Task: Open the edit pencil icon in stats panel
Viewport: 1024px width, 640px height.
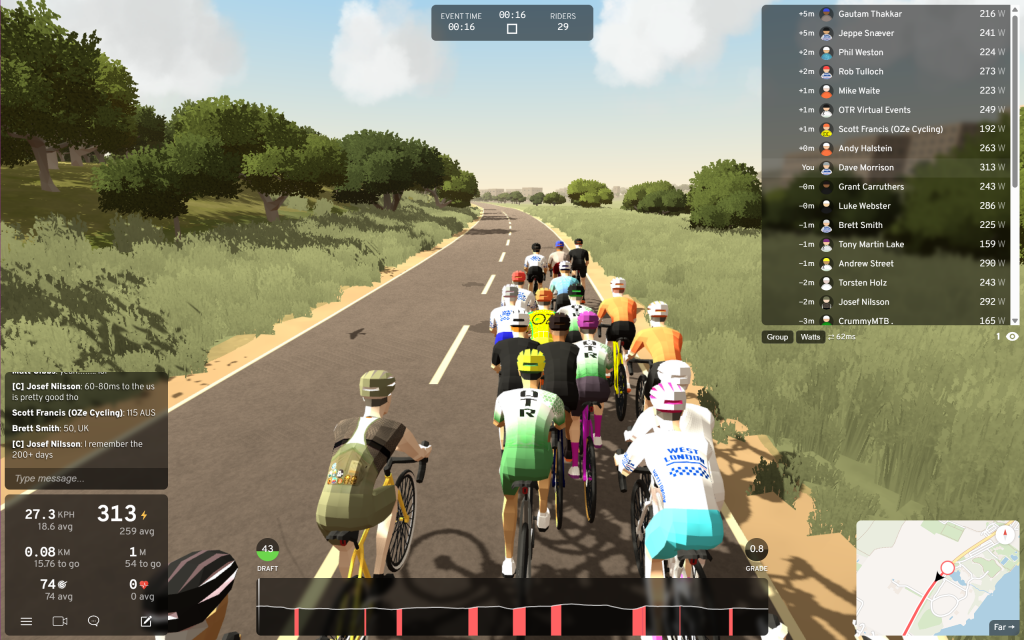Action: (x=146, y=621)
